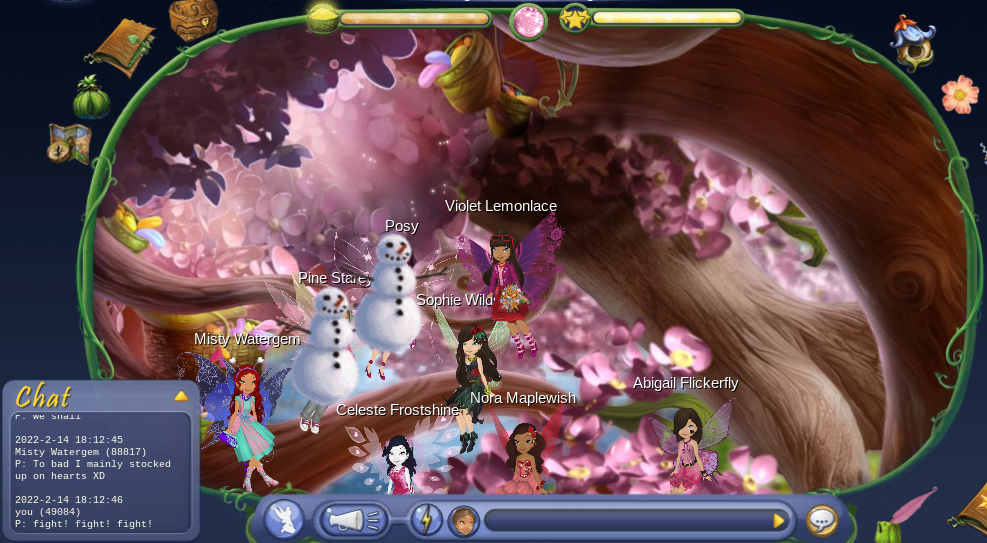Screen dimensions: 987x543
Task: Click the white fairy silhouette button
Action: pyautogui.click(x=285, y=520)
